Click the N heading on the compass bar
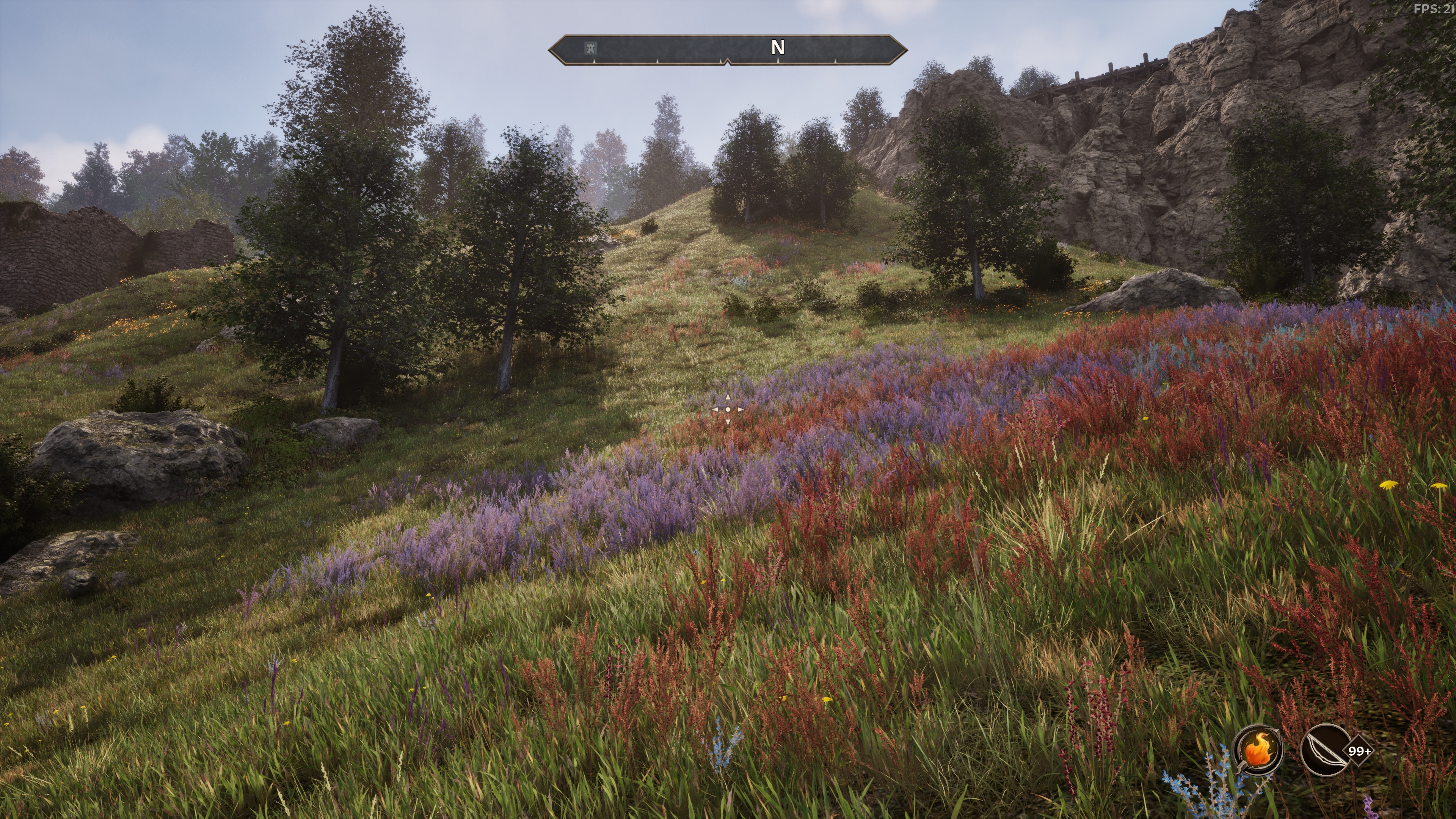Image resolution: width=1456 pixels, height=819 pixels. (x=778, y=47)
